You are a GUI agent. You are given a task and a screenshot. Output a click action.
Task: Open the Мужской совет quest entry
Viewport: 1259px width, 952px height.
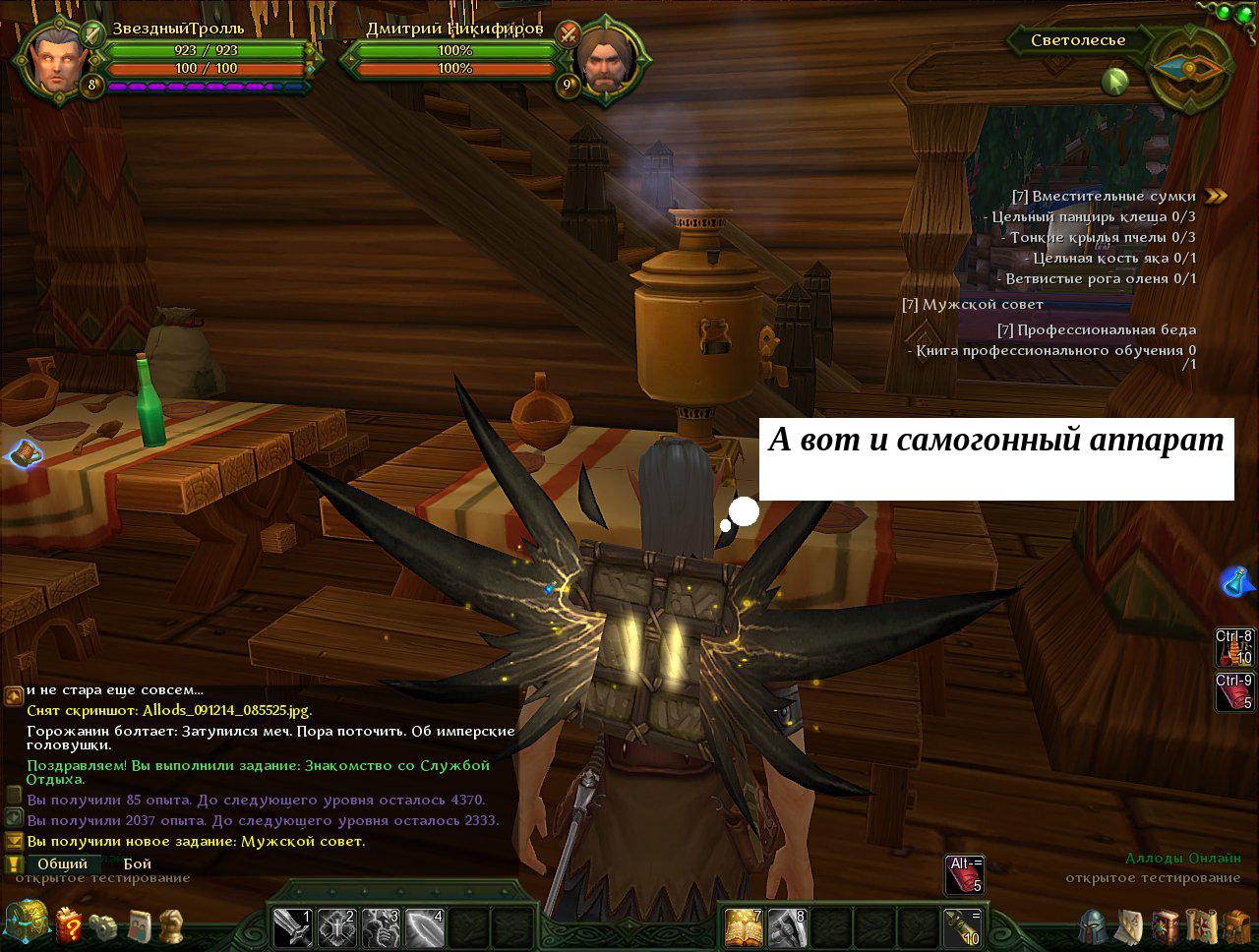(x=972, y=304)
